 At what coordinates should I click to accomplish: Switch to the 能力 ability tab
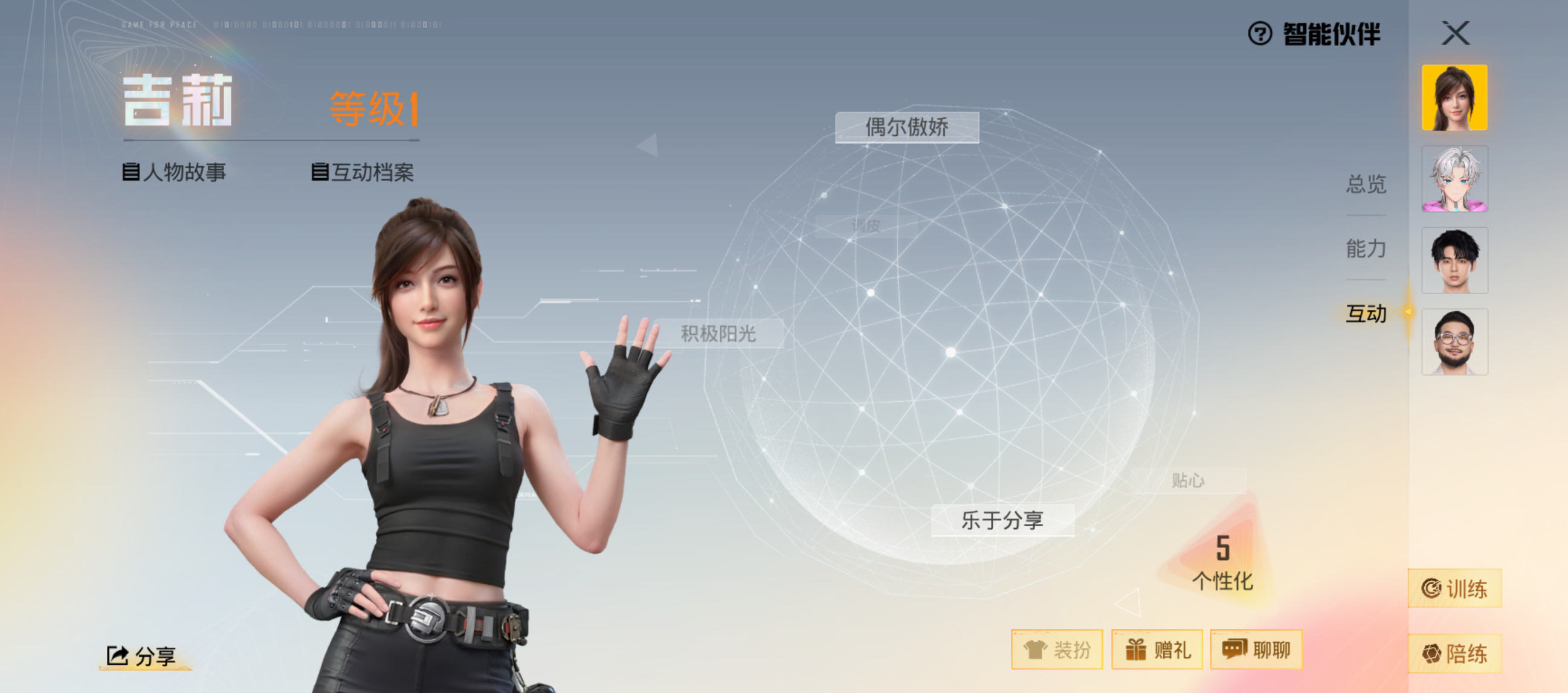[x=1366, y=248]
